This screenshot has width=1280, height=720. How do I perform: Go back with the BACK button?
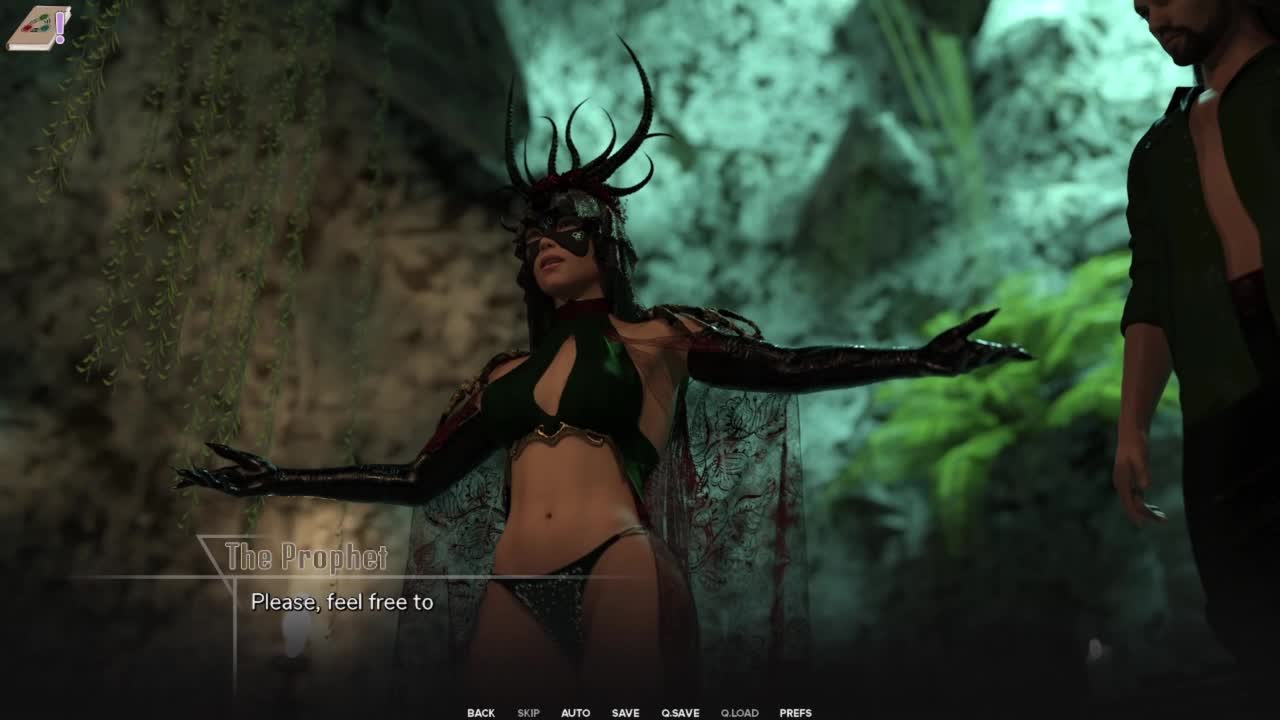(480, 713)
